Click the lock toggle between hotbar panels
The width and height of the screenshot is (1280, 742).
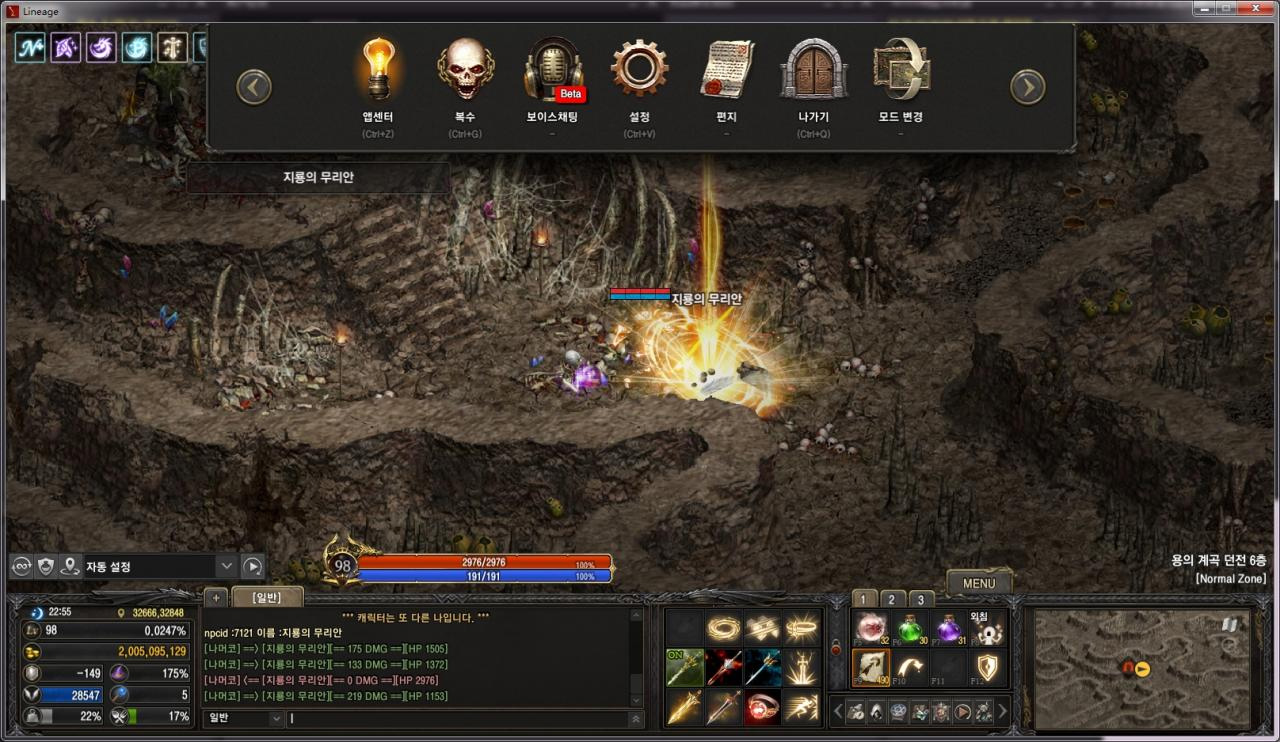[836, 647]
